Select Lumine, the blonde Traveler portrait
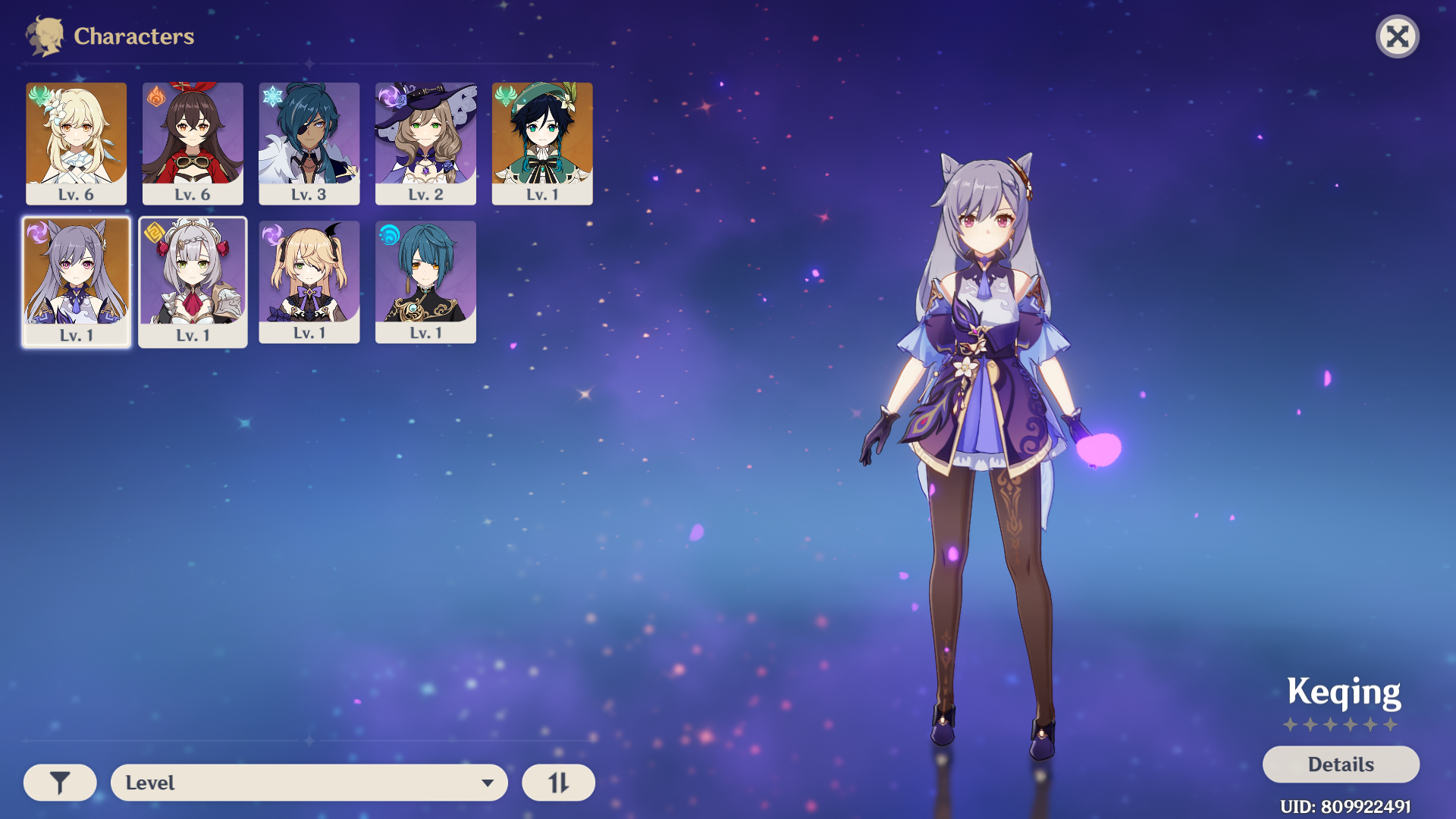1456x819 pixels. coord(76,143)
